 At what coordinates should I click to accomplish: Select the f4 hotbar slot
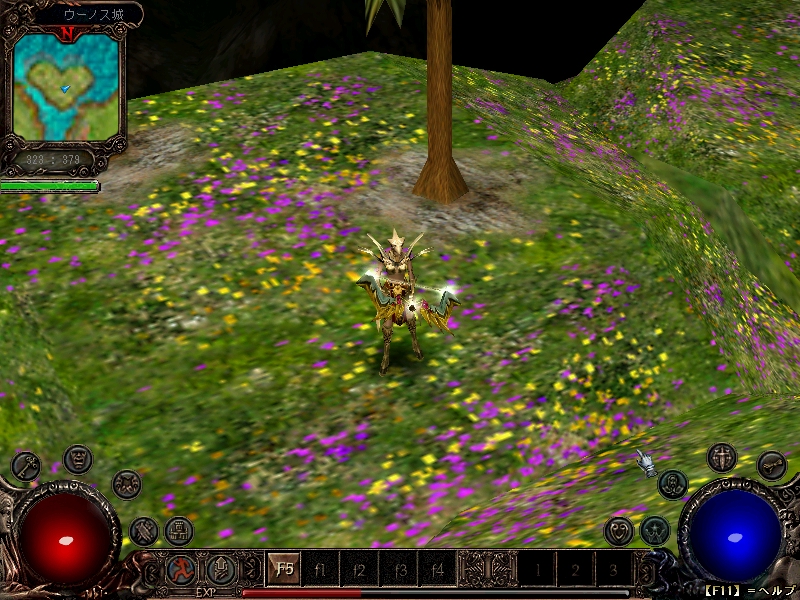pos(436,570)
